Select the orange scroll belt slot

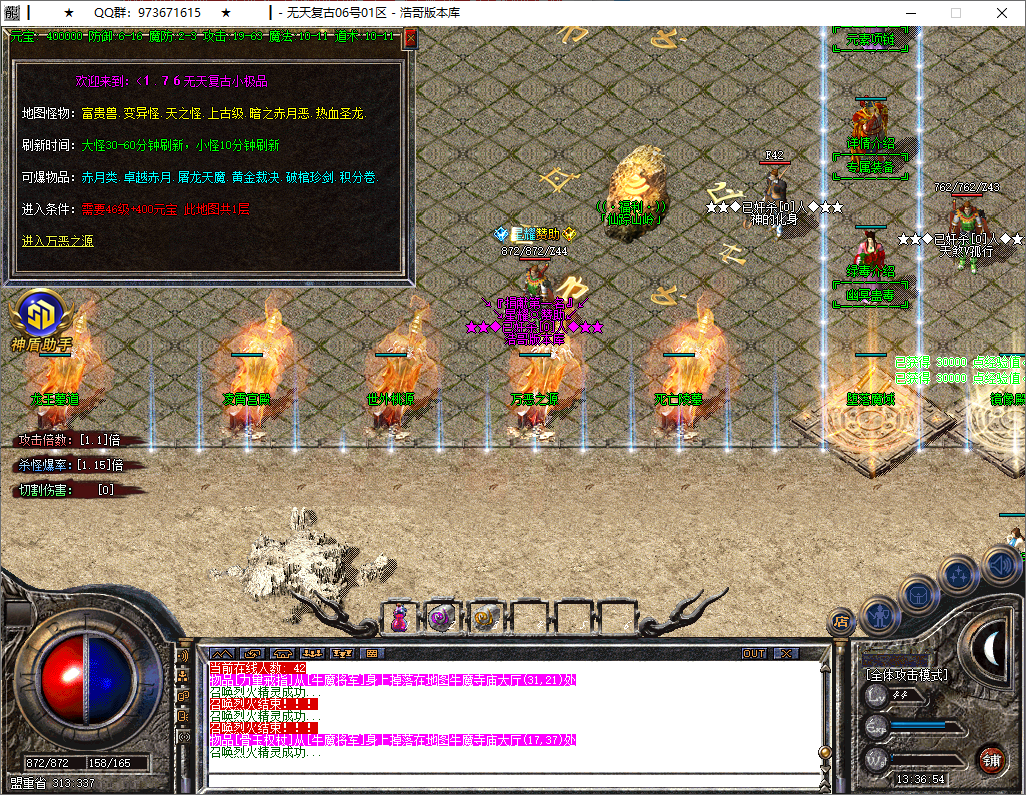(x=484, y=619)
